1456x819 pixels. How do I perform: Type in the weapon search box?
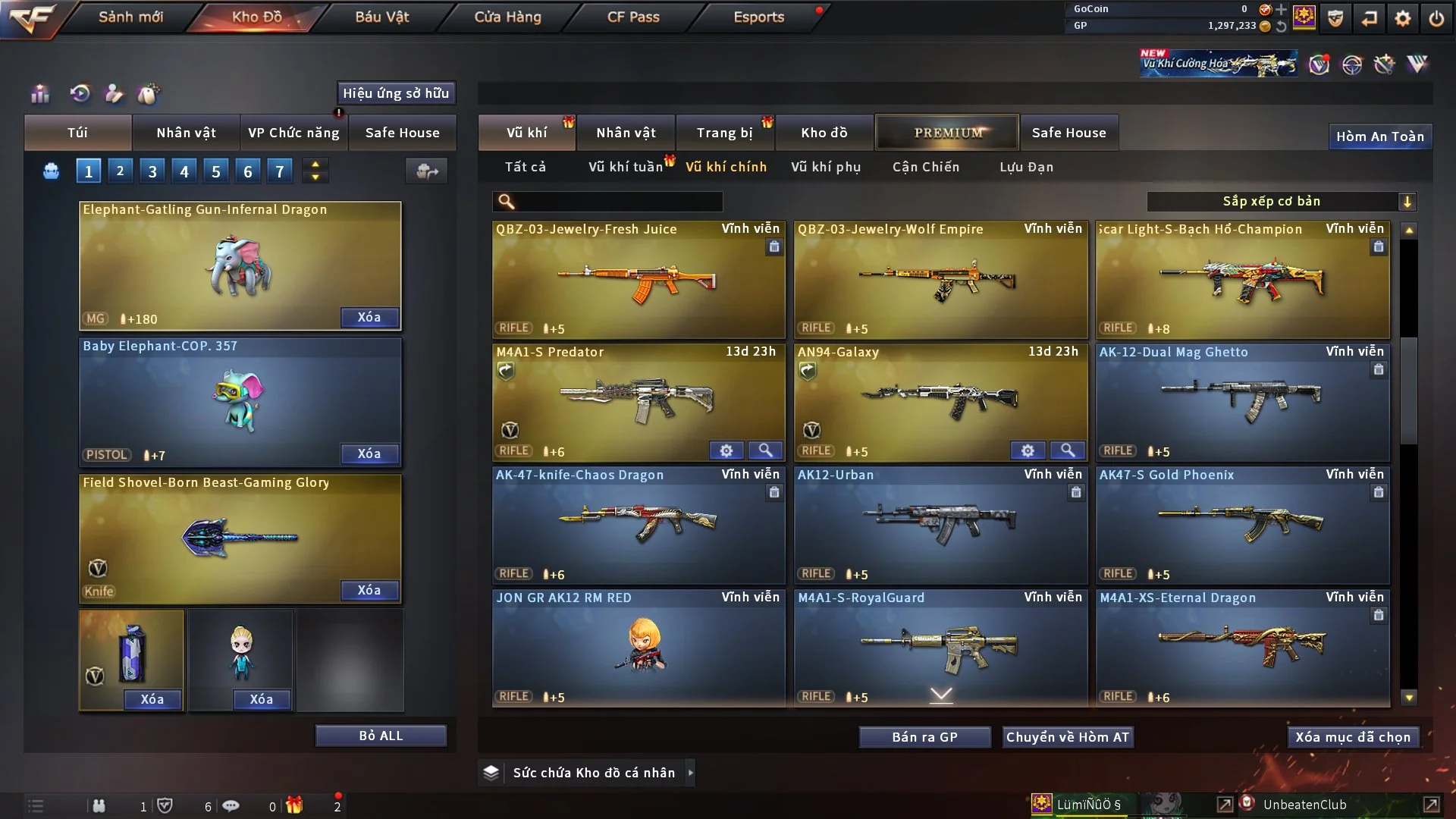click(x=618, y=202)
